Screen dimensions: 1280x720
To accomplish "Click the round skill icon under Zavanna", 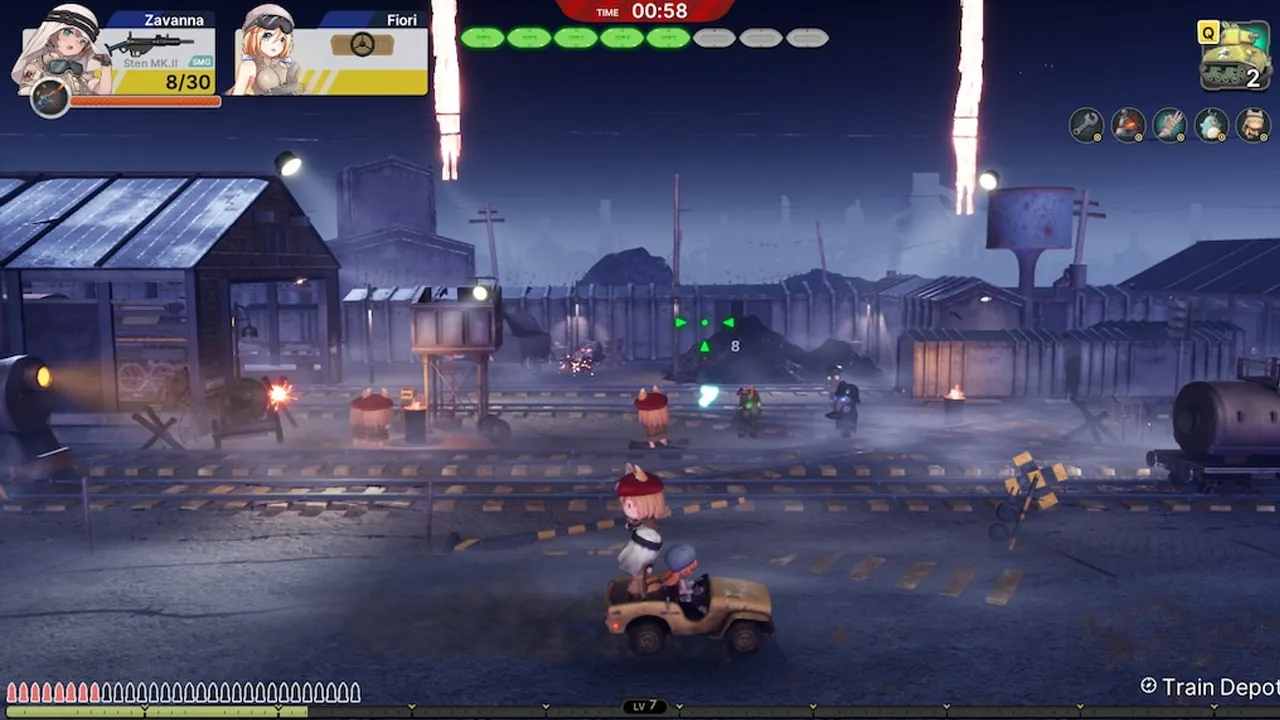I will point(50,98).
